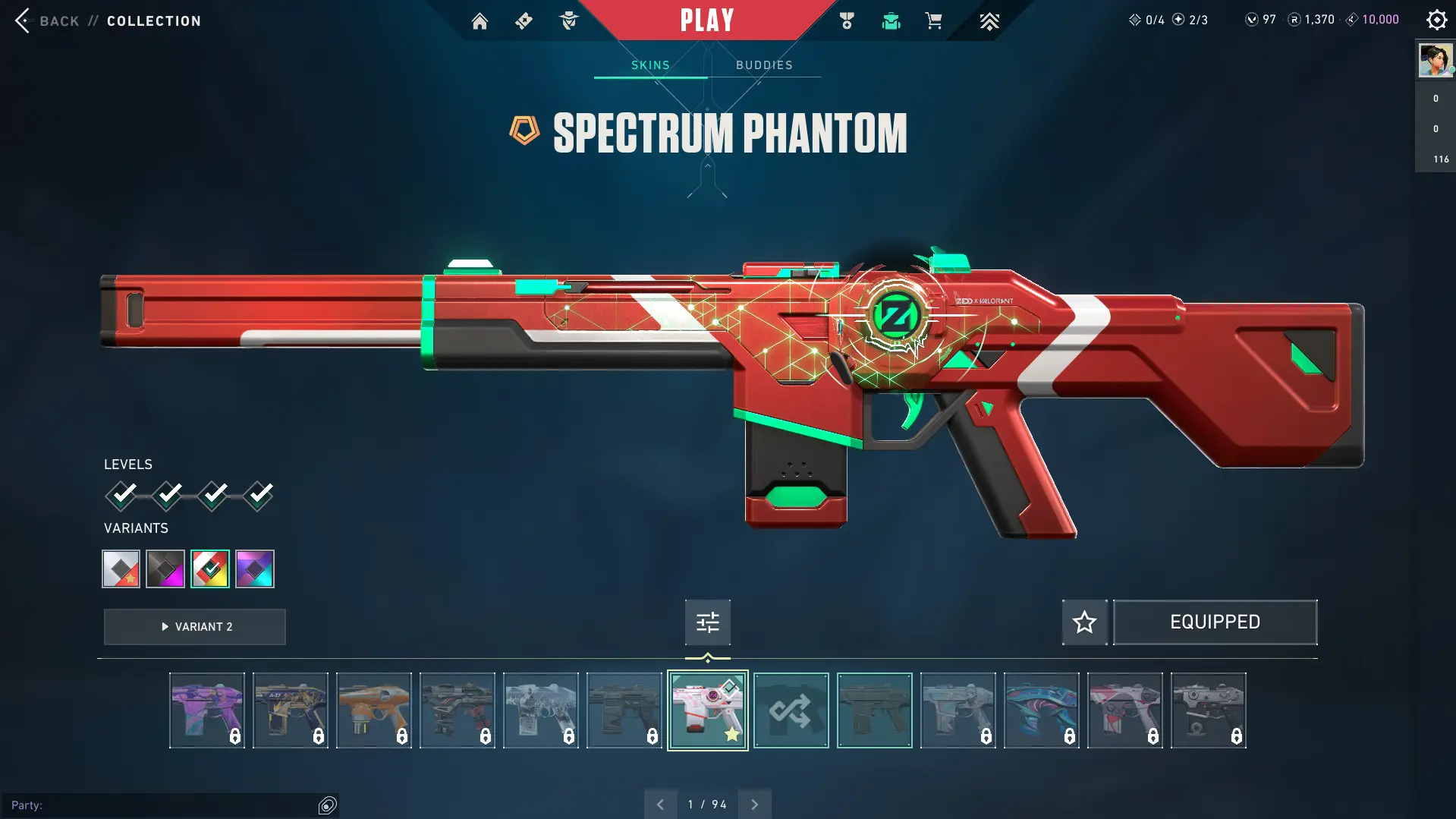Screen dimensions: 1456x819
Task: Go to the next skin page
Action: point(754,805)
